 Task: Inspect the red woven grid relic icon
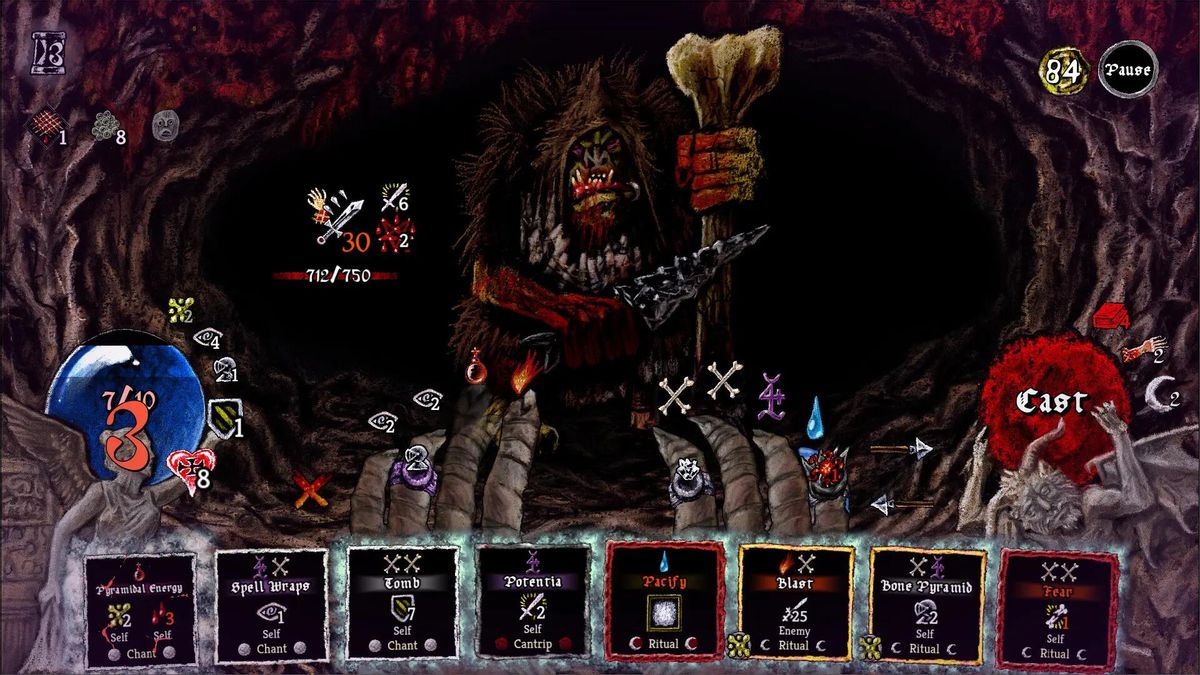(x=43, y=127)
